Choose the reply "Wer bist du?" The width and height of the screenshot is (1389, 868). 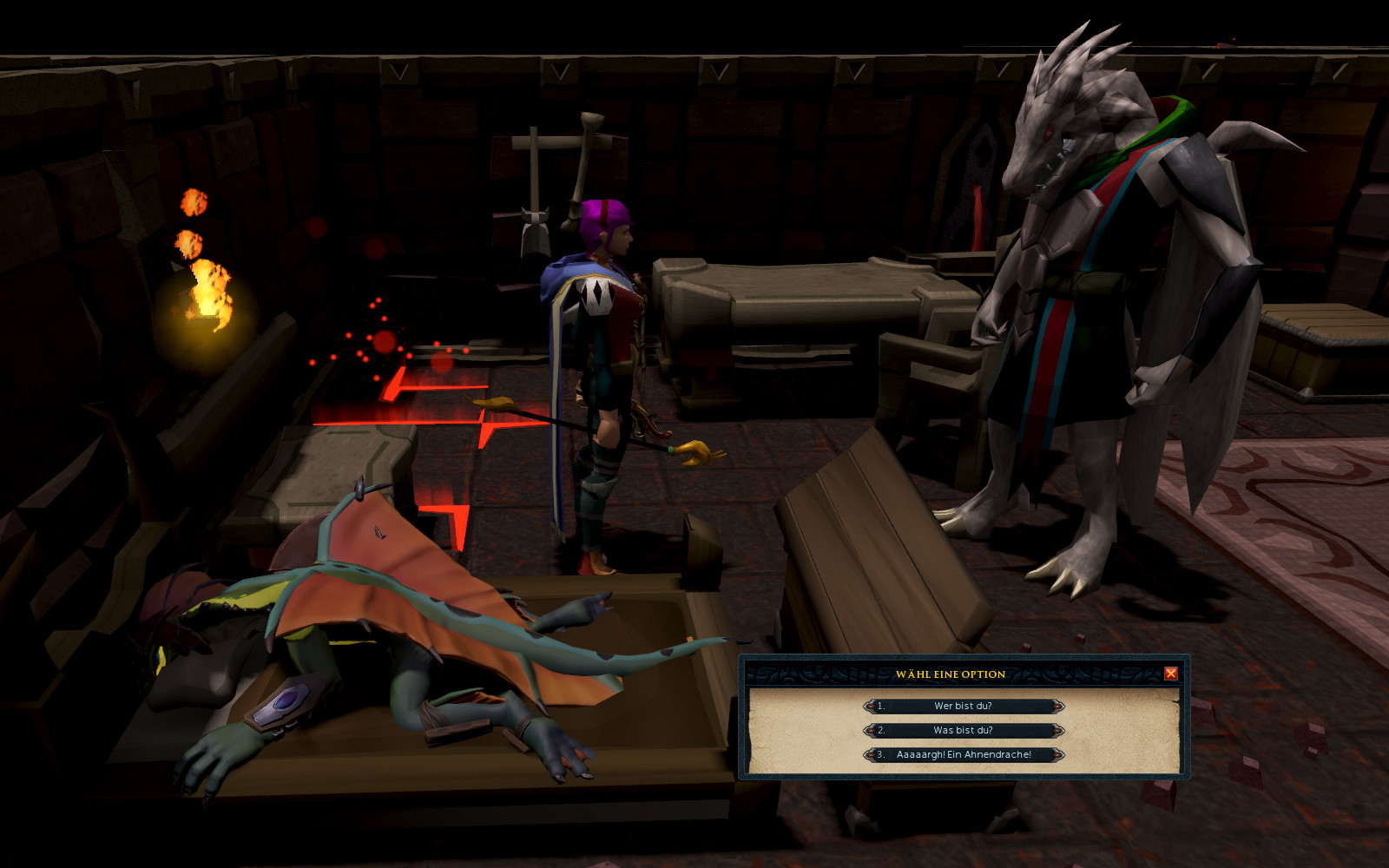coord(963,707)
